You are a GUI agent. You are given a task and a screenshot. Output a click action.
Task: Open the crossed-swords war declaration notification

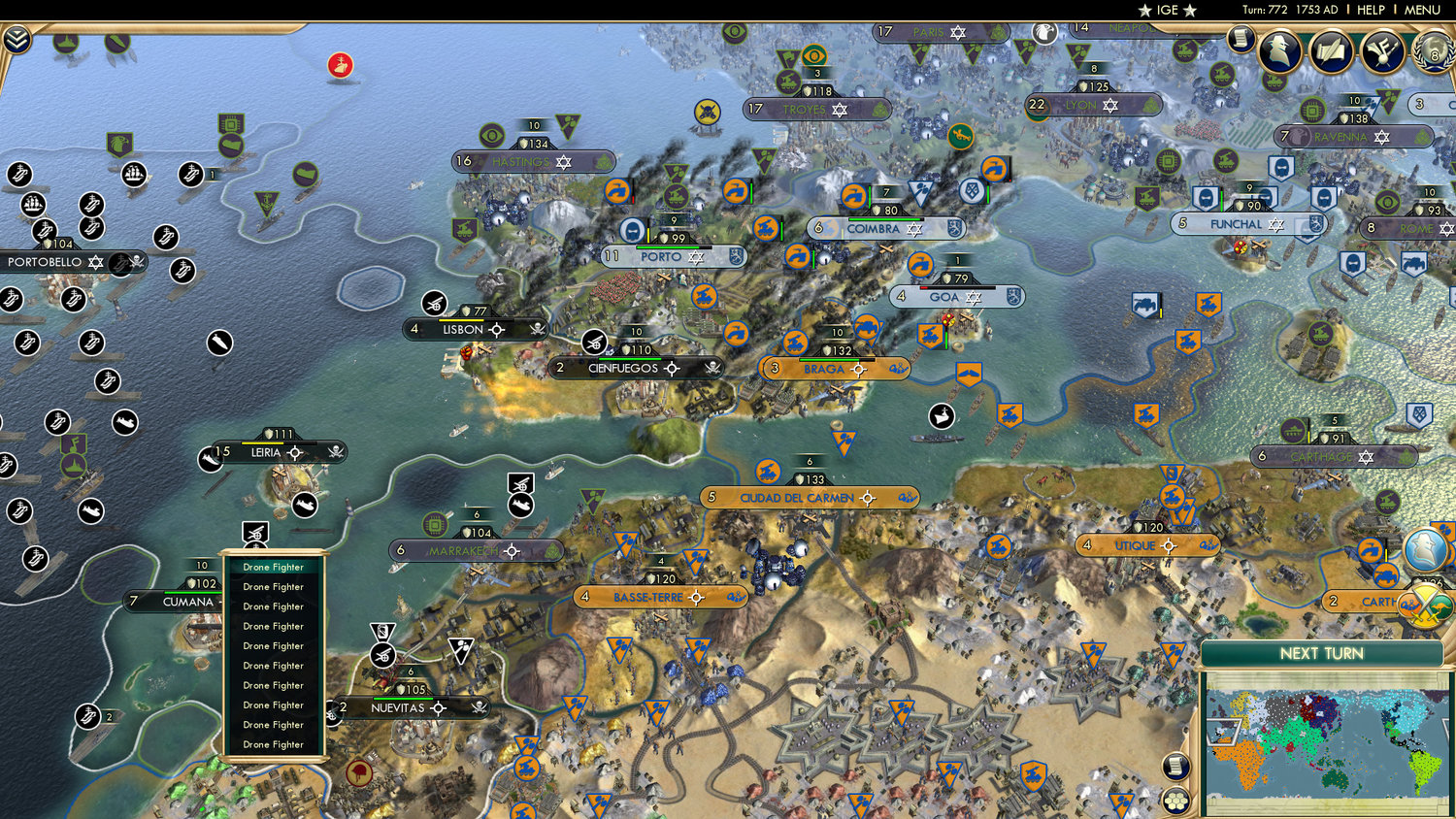pos(1425,606)
